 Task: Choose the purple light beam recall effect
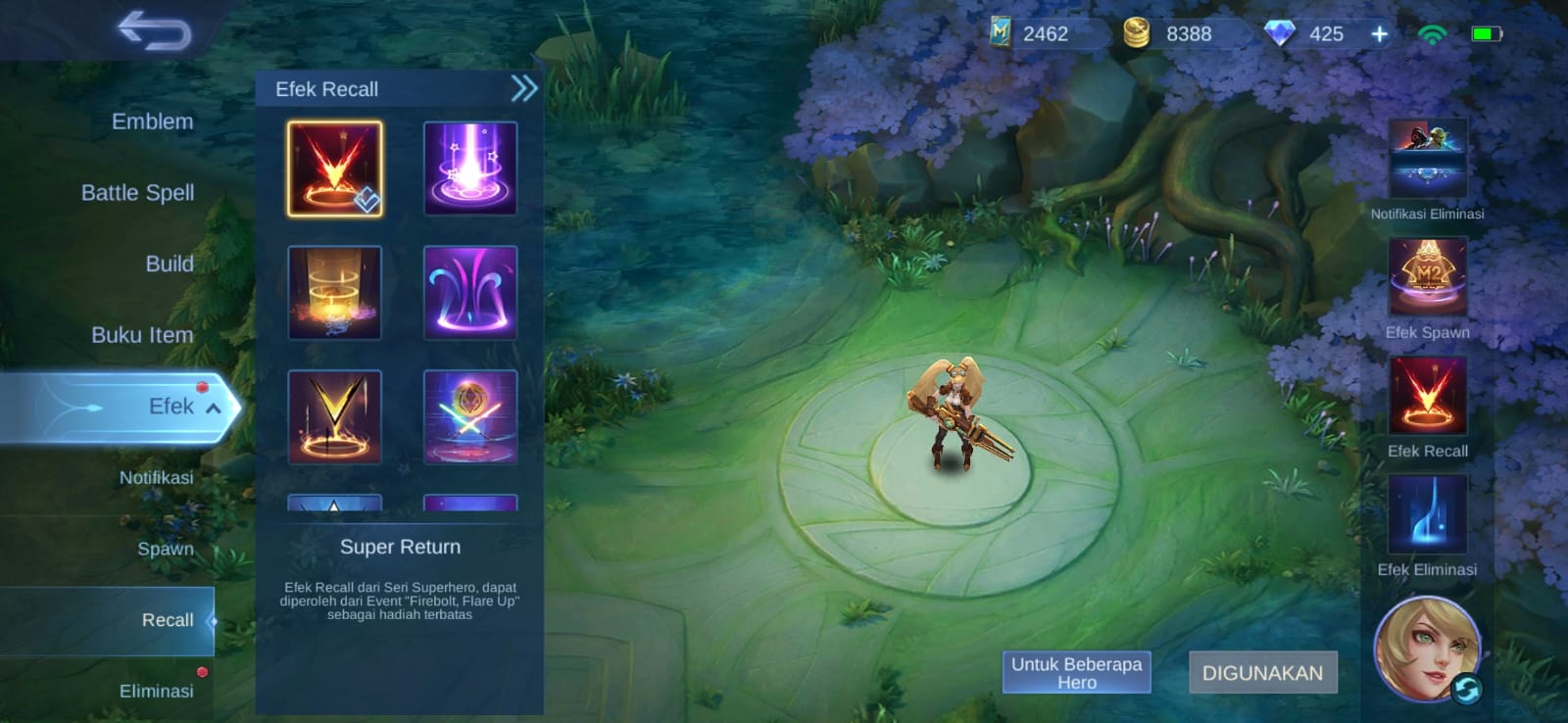click(x=469, y=169)
